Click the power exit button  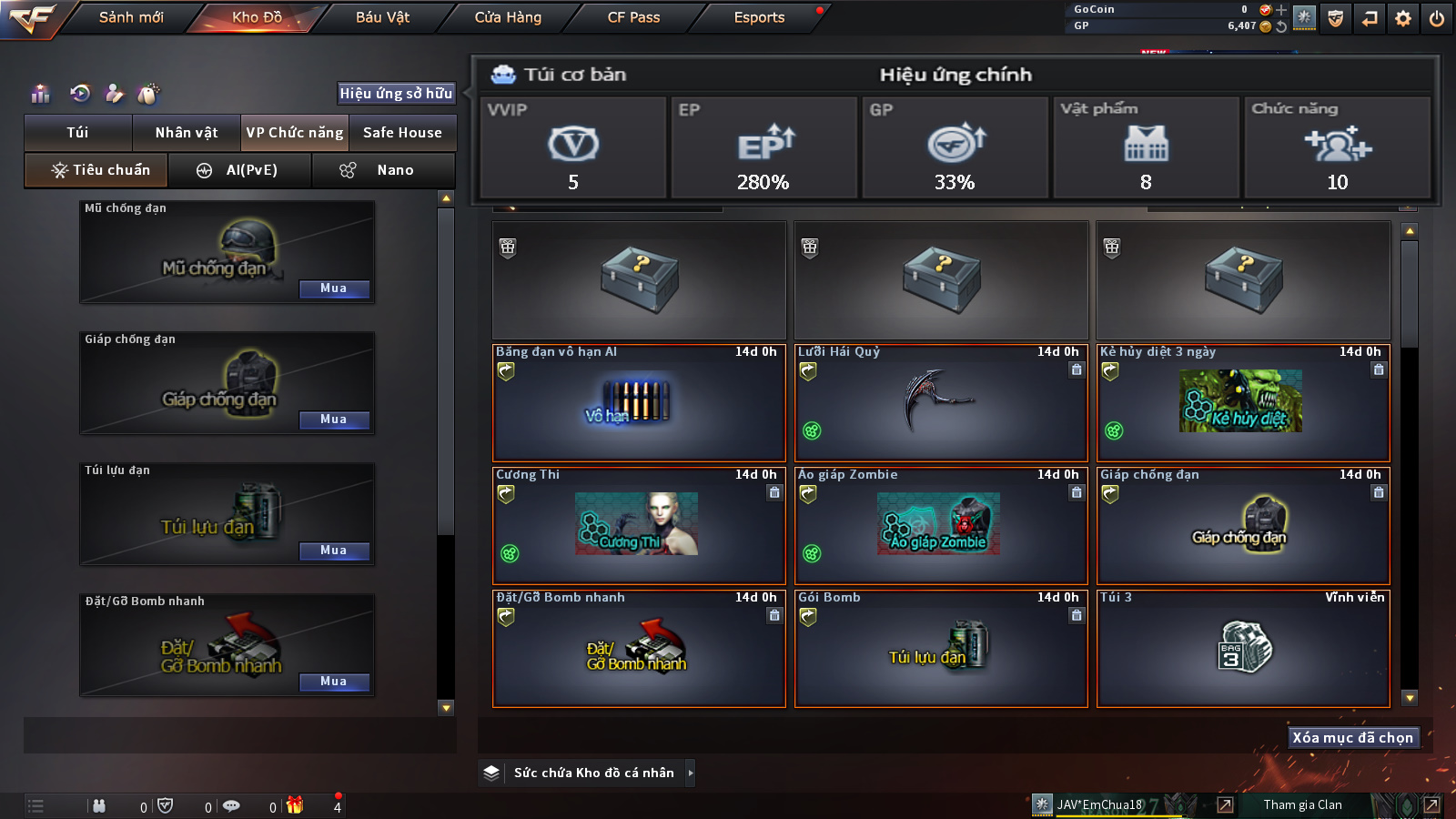pos(1436,18)
